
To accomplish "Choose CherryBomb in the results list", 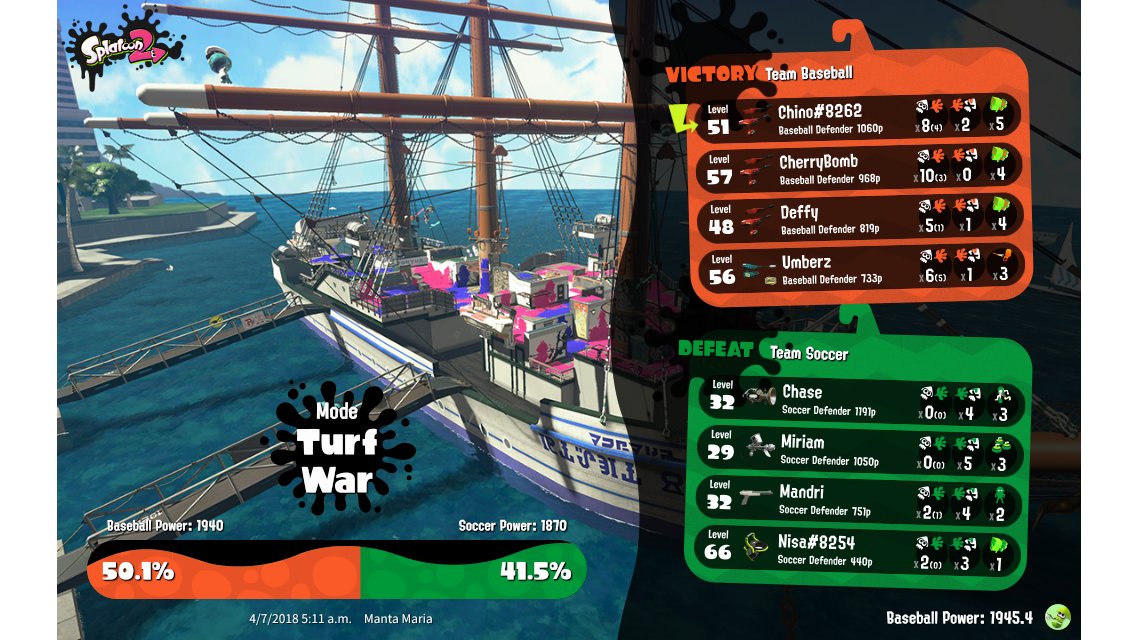I will coord(858,168).
